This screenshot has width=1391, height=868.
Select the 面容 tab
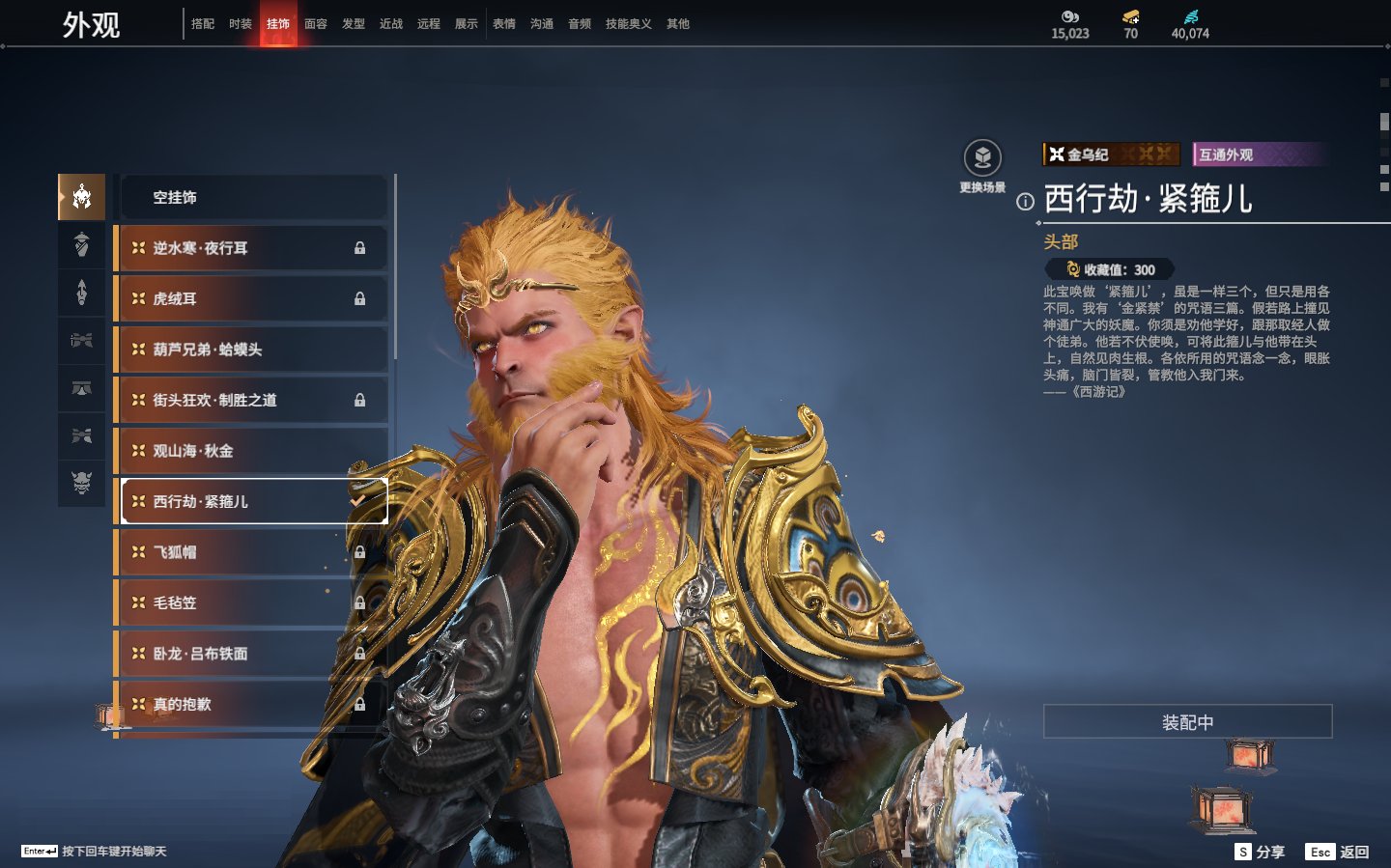point(316,24)
